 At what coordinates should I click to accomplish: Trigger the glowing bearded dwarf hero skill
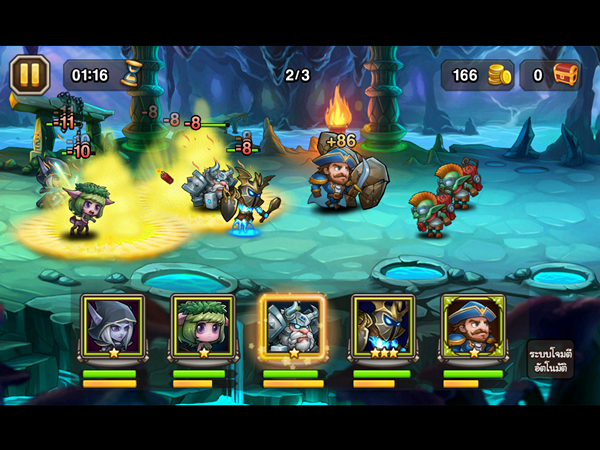tap(291, 326)
